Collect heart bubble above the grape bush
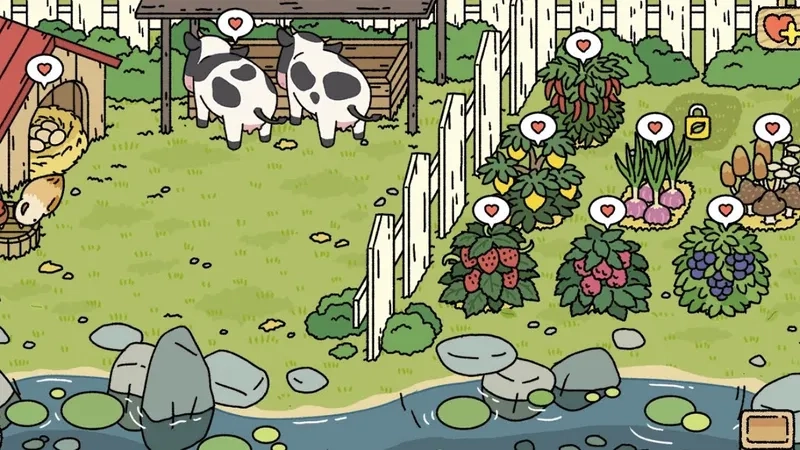This screenshot has width=800, height=450. tap(725, 211)
